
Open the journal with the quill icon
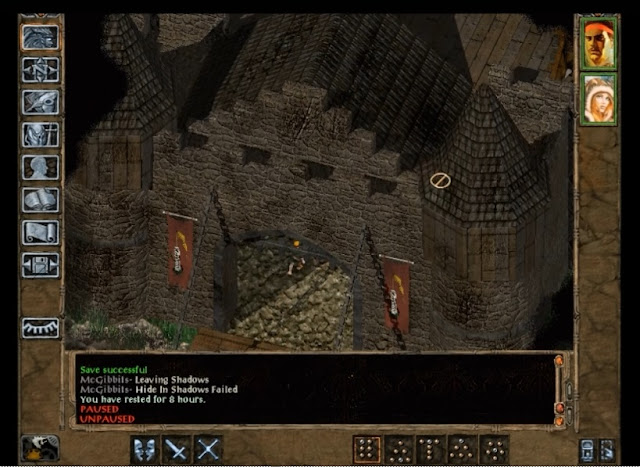(41, 102)
